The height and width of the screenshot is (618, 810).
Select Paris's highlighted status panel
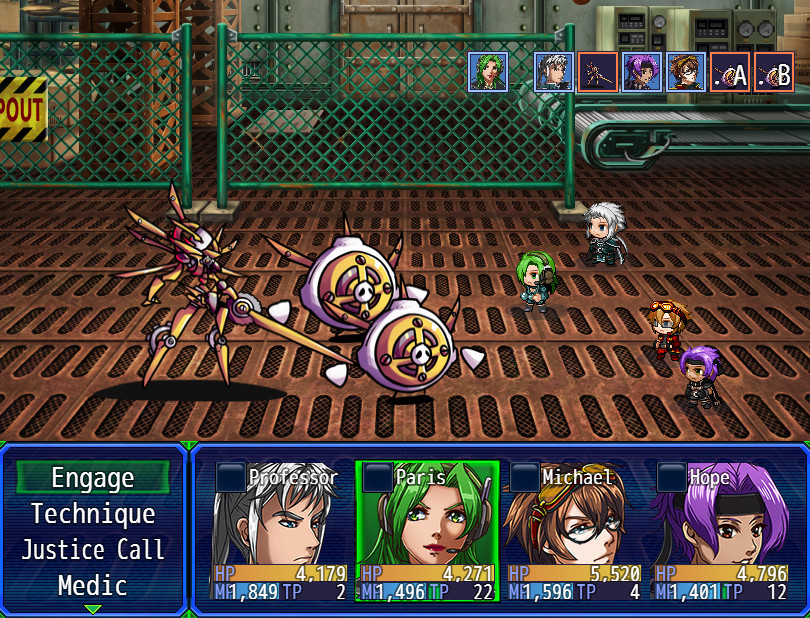click(x=427, y=531)
